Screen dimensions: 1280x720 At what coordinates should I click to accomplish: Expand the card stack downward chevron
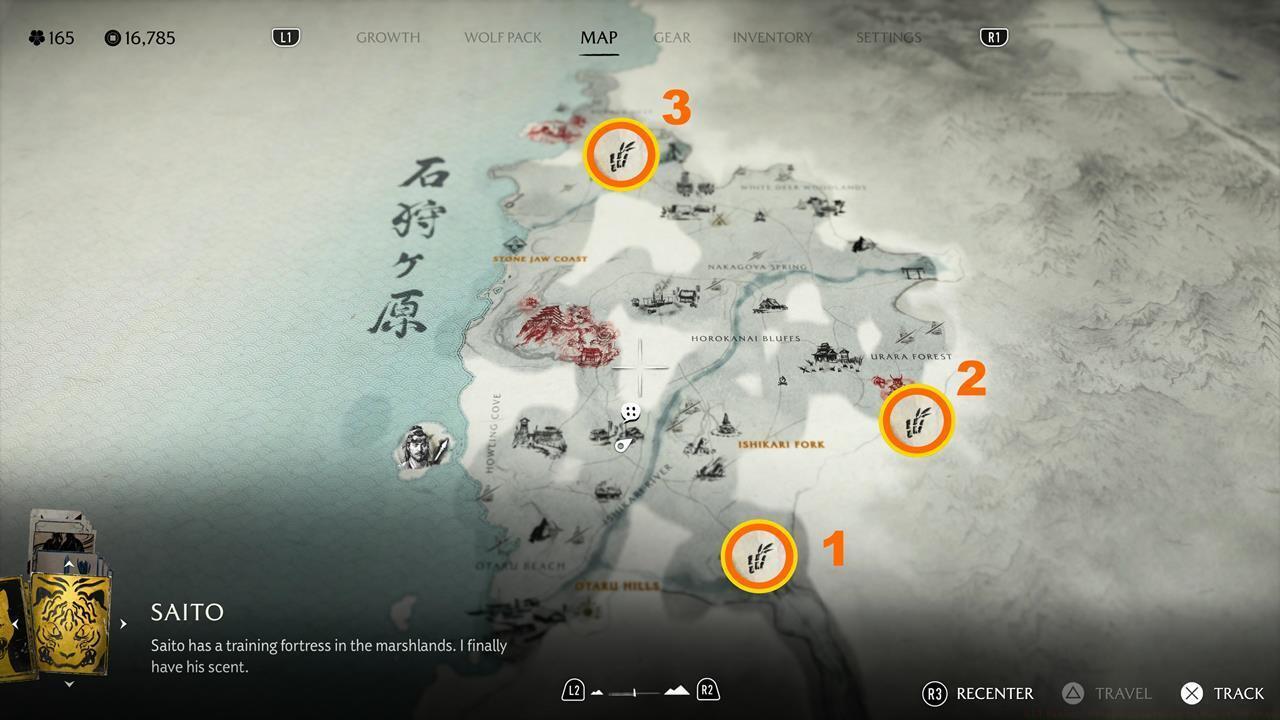(x=68, y=684)
